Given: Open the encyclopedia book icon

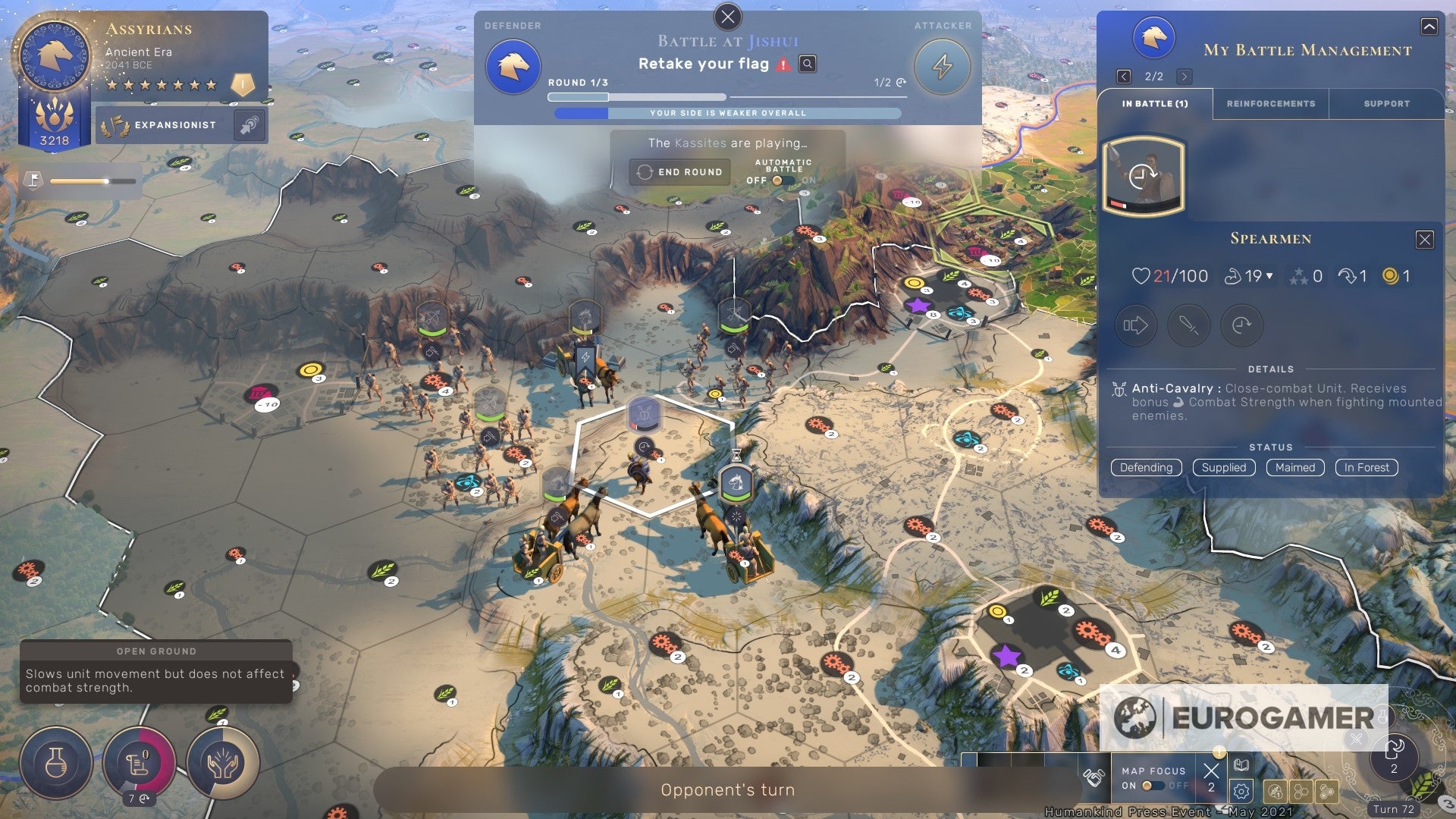Looking at the screenshot, I should (x=1241, y=764).
